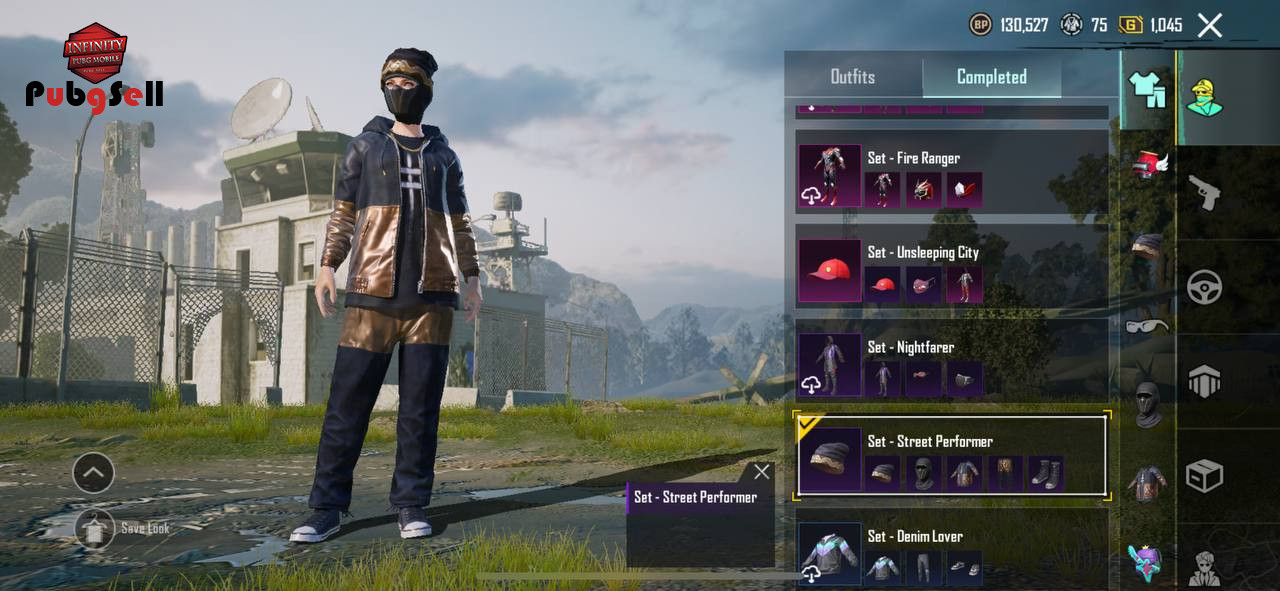This screenshot has height=591, width=1280.
Task: Tap the round up-arrow expand button
Action: point(93,473)
